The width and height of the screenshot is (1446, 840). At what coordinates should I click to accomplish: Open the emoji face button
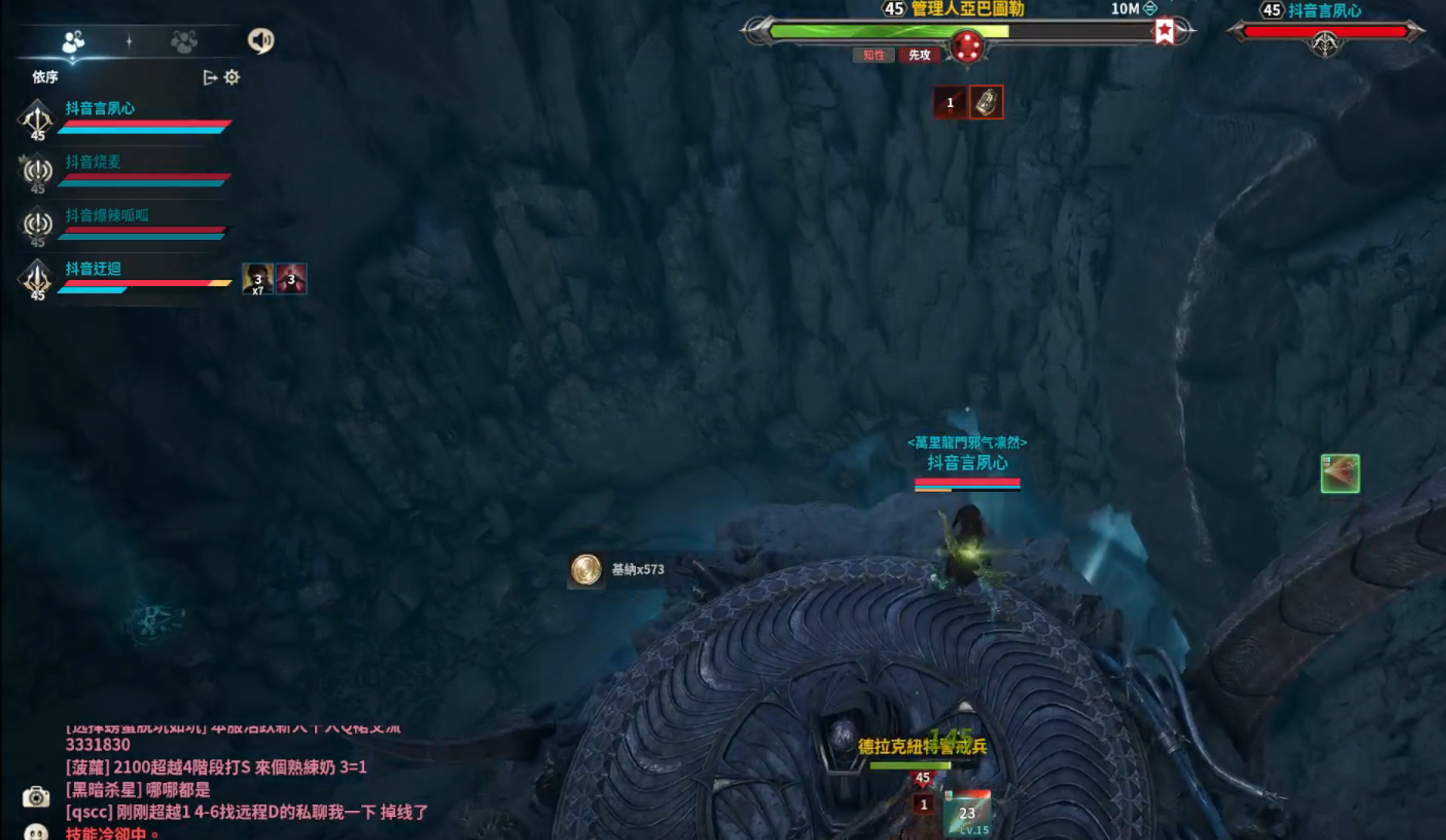(35, 832)
